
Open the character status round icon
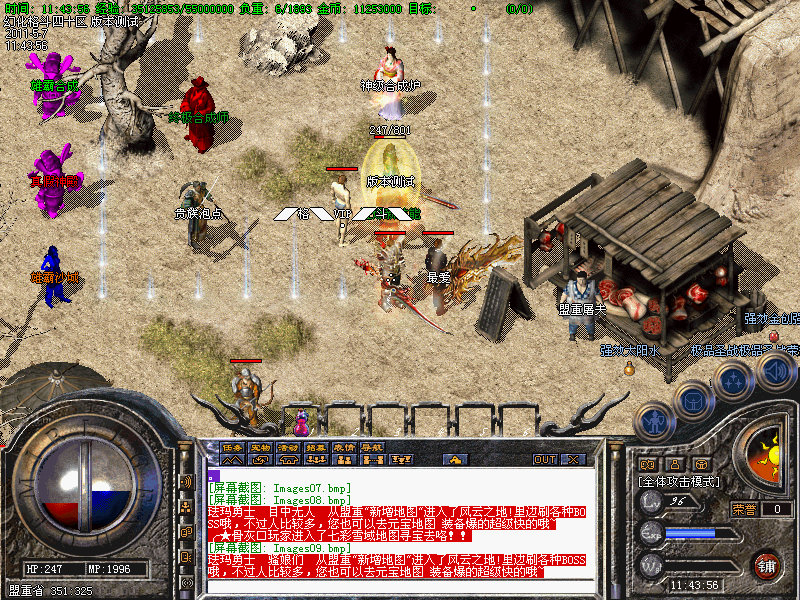click(x=653, y=423)
